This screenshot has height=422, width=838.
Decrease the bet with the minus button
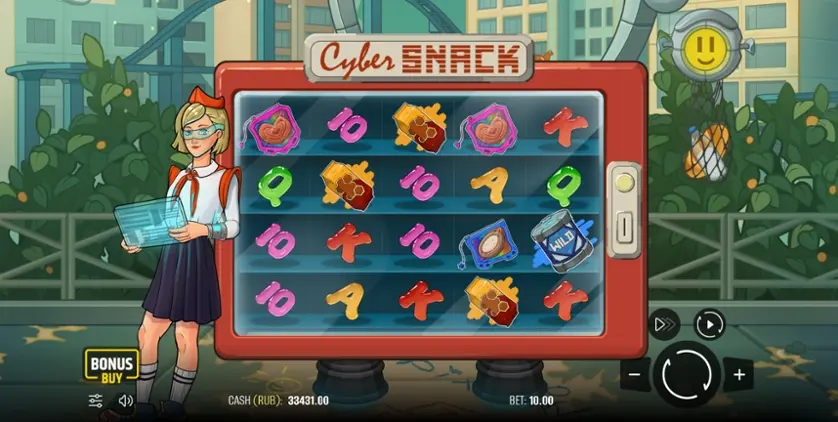click(634, 375)
